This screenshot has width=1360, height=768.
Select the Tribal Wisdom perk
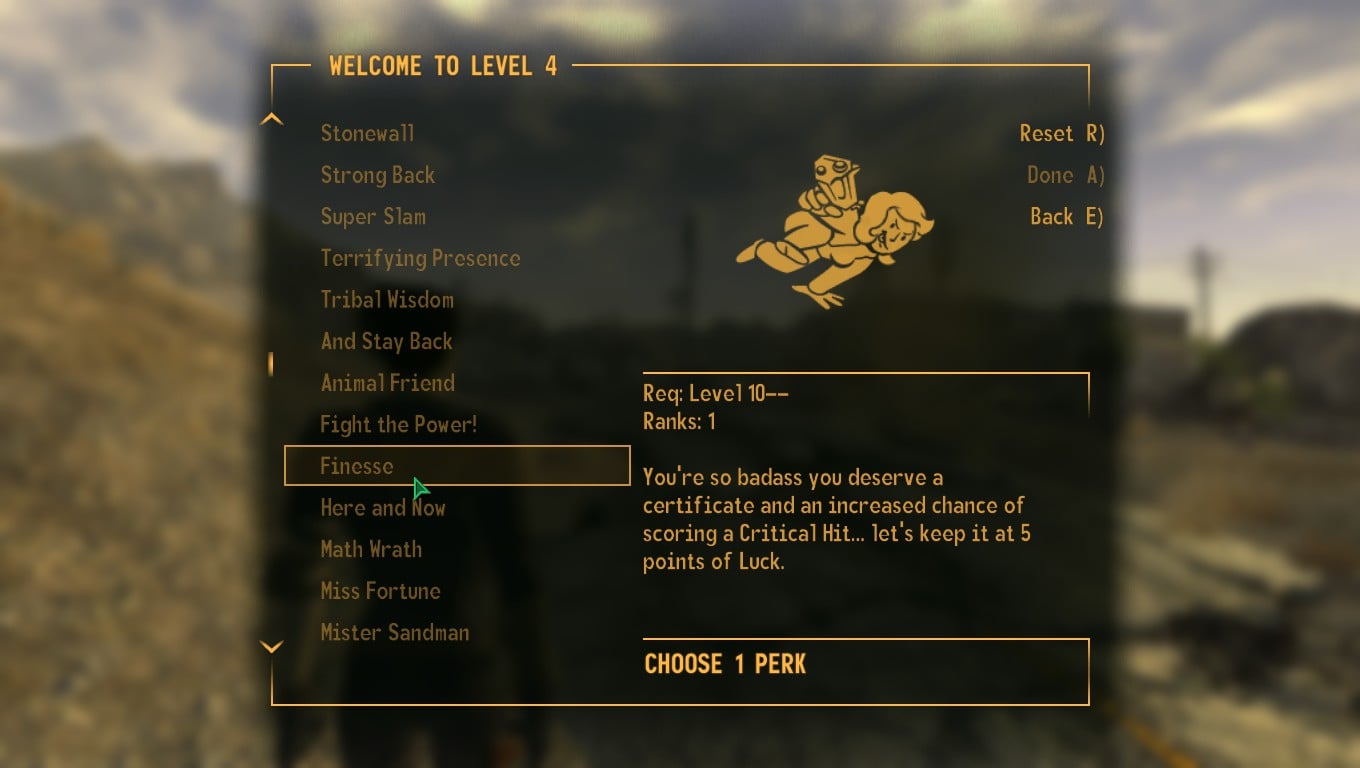click(x=386, y=299)
